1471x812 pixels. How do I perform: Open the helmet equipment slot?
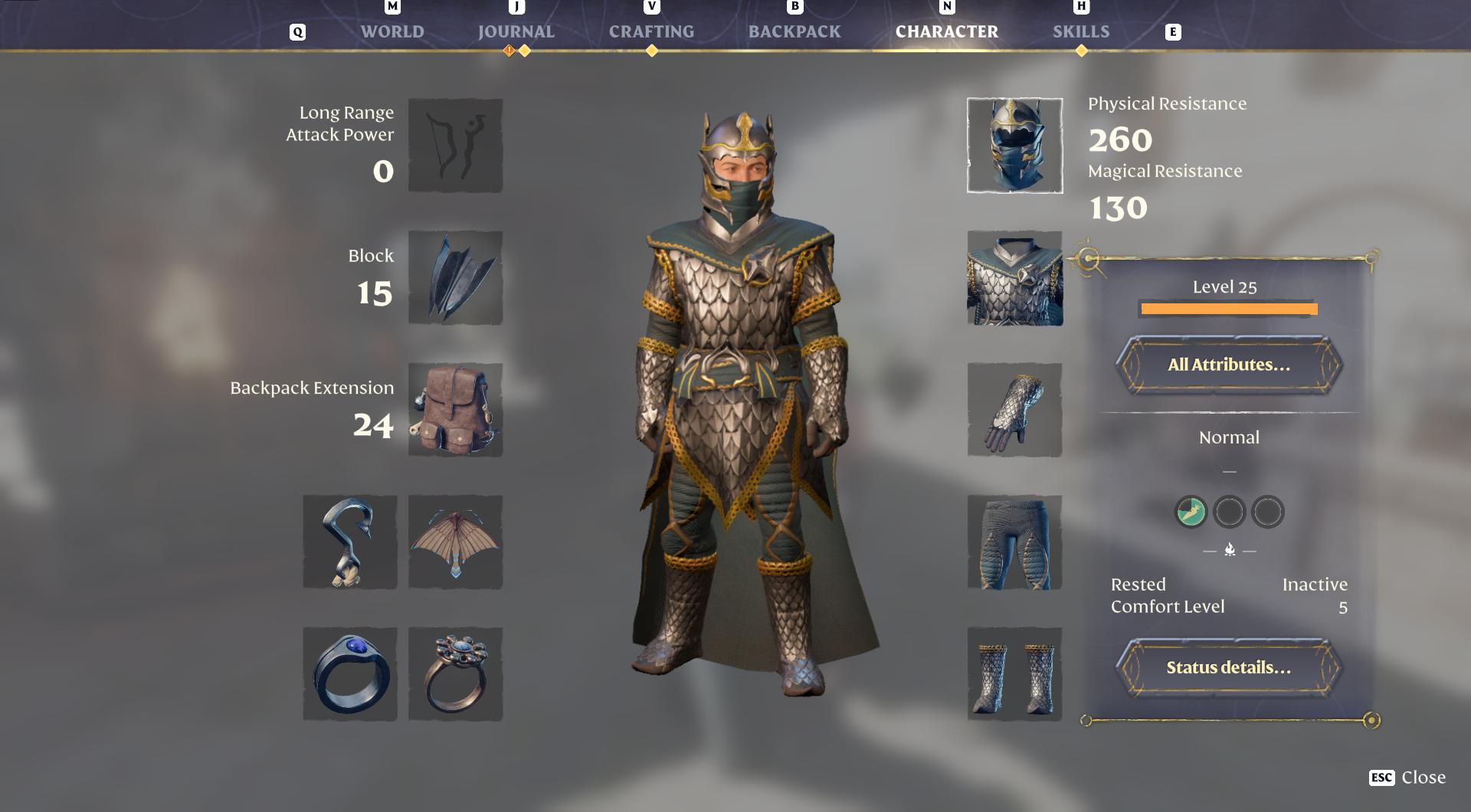coord(1014,144)
